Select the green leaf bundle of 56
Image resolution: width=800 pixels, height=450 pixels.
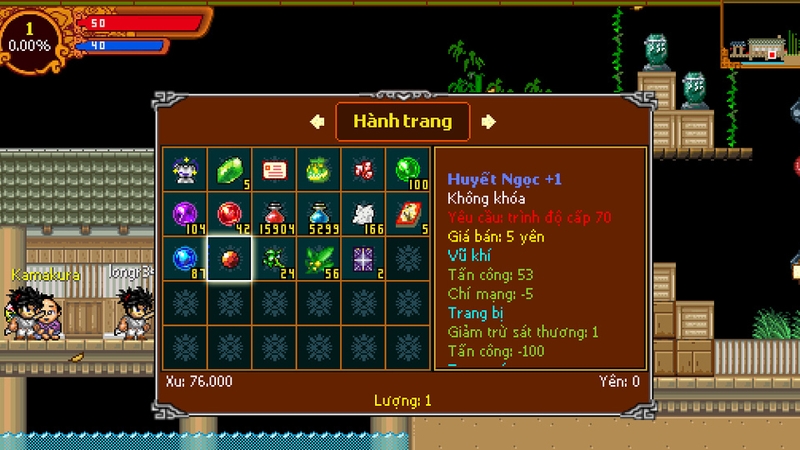tap(319, 258)
